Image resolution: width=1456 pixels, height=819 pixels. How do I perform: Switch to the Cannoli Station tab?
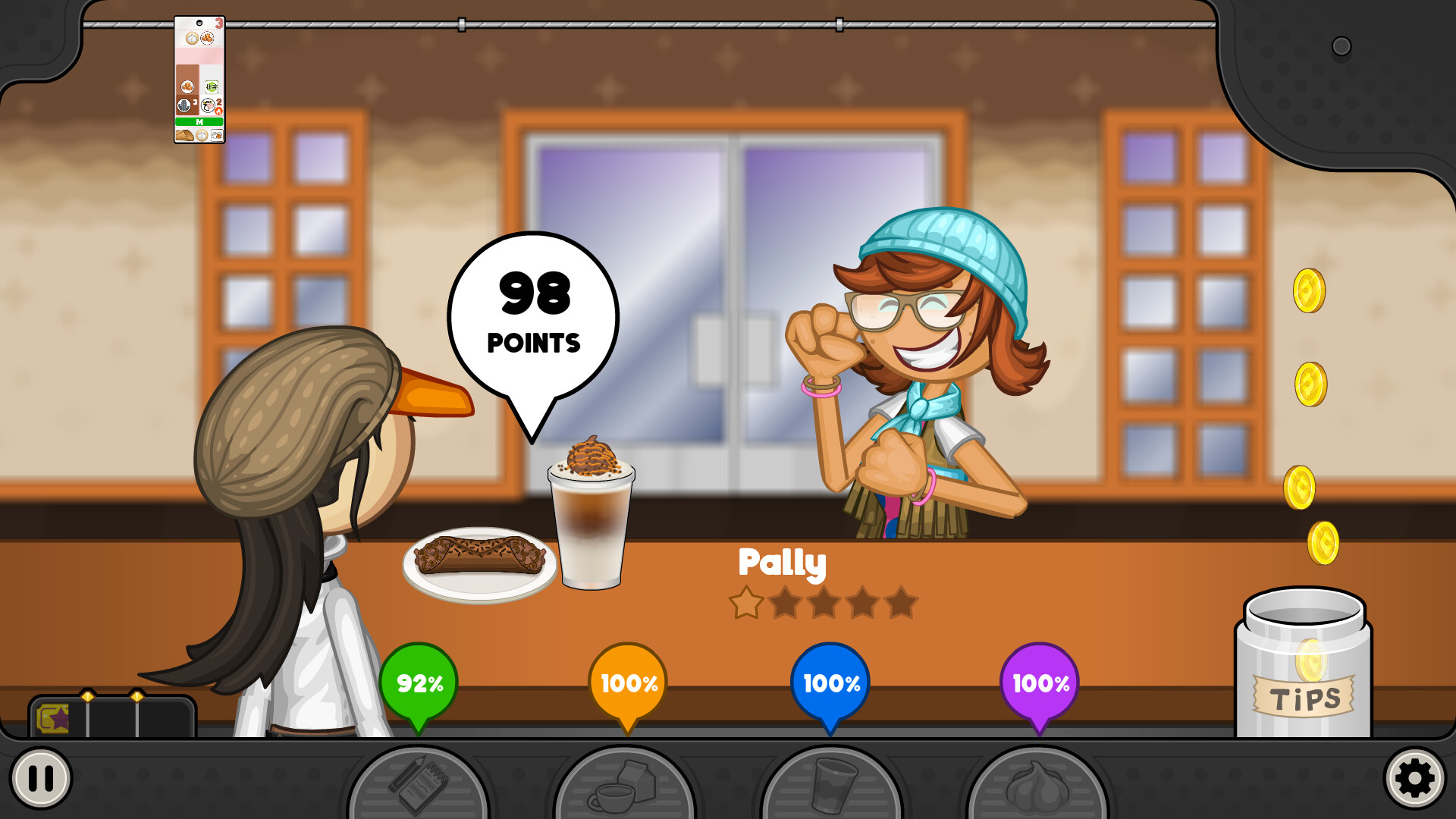[x=1037, y=786]
